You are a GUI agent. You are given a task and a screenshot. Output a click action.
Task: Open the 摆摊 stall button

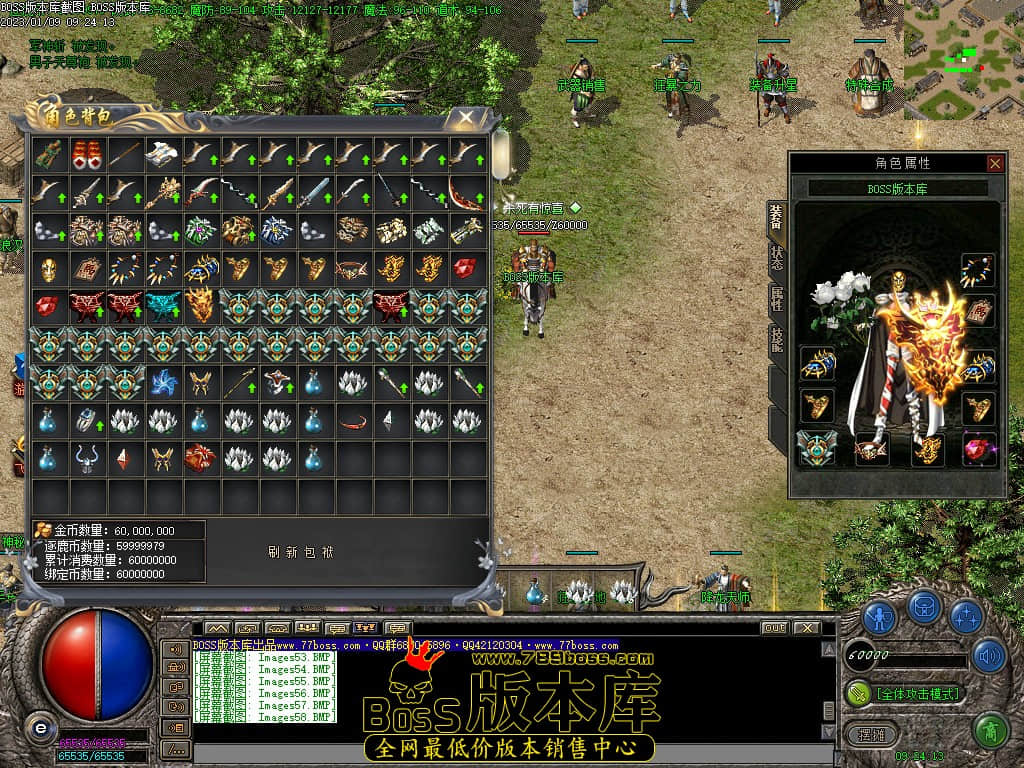[x=865, y=732]
